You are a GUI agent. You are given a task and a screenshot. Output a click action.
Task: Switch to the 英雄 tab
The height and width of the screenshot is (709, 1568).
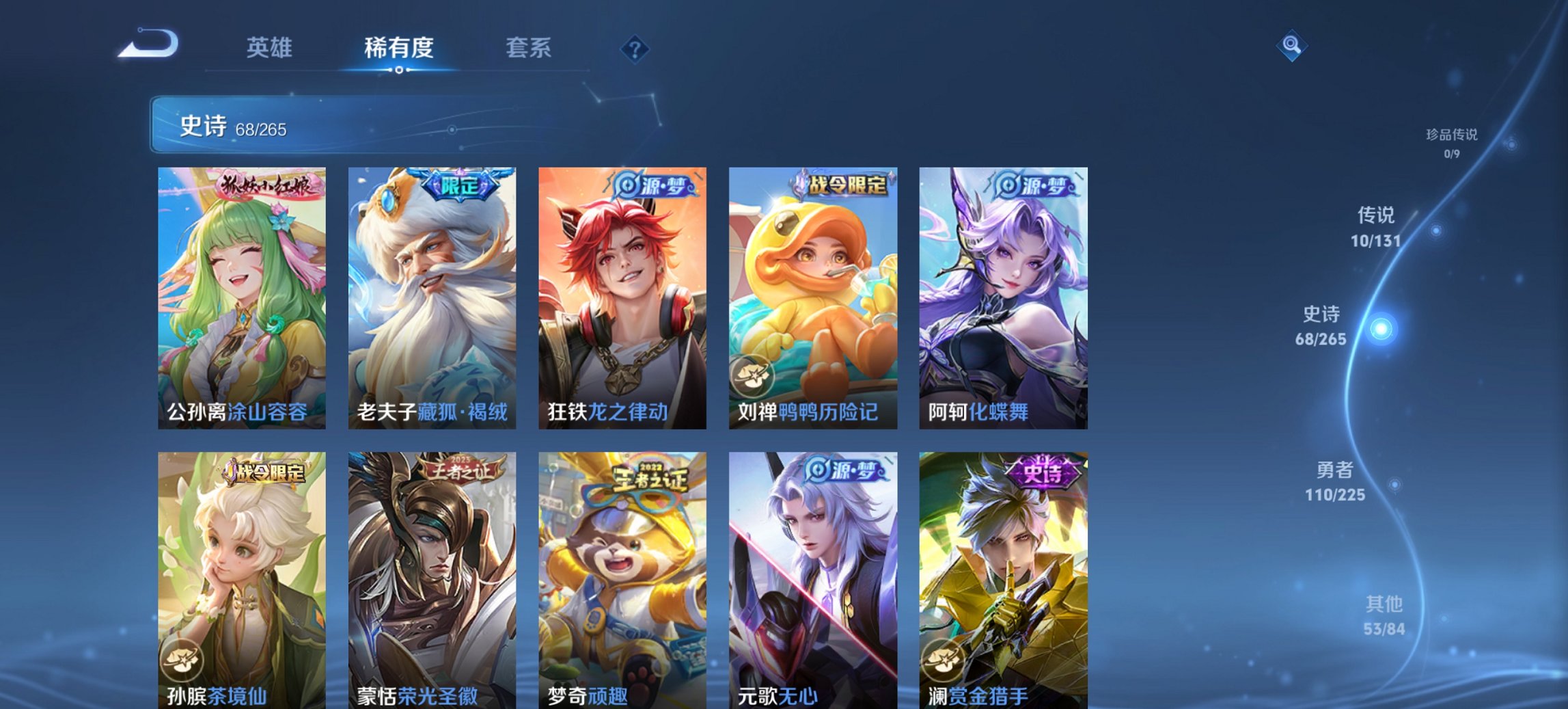(x=271, y=48)
